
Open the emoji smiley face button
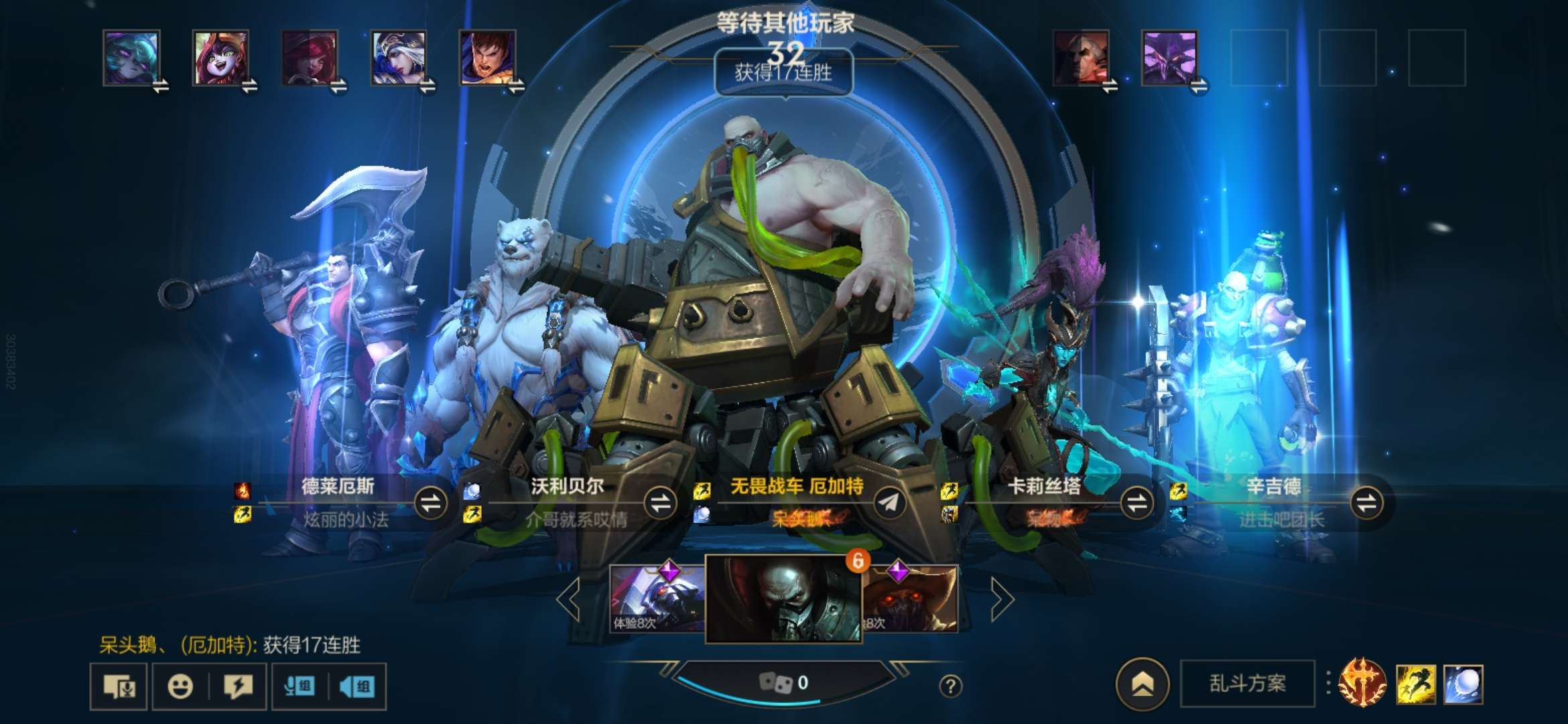tap(180, 686)
